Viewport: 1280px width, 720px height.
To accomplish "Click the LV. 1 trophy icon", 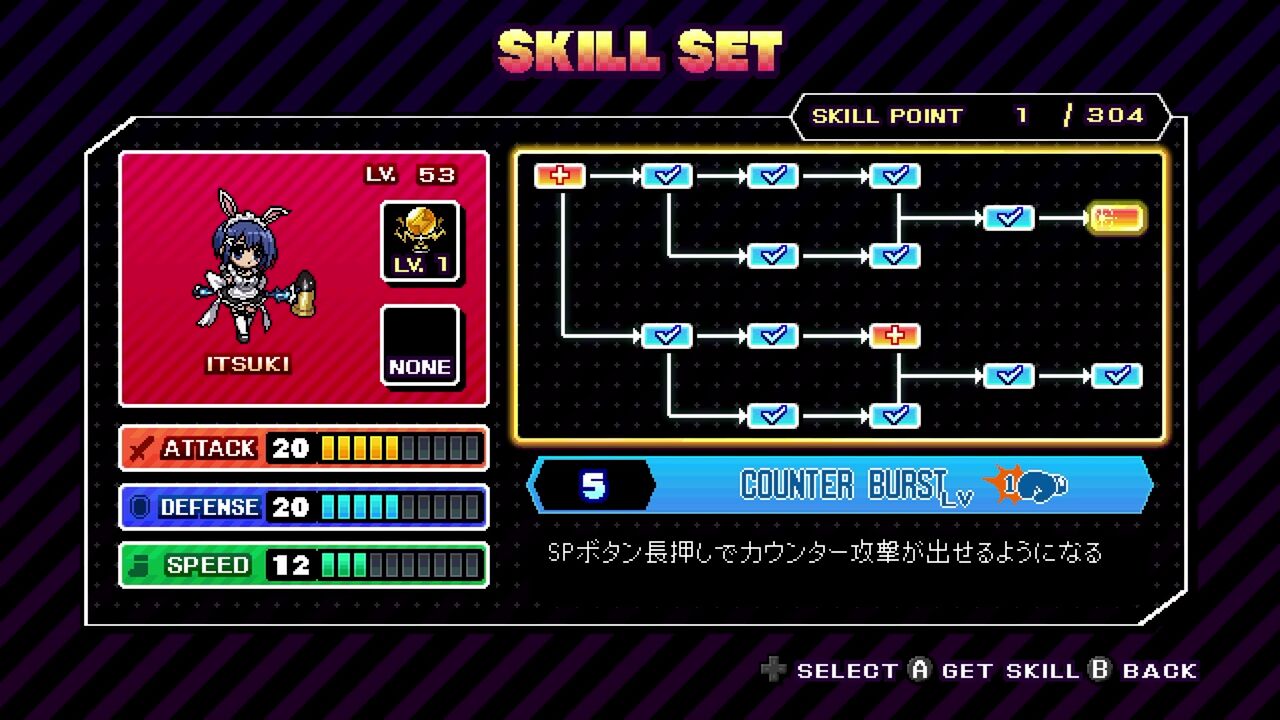I will [421, 238].
